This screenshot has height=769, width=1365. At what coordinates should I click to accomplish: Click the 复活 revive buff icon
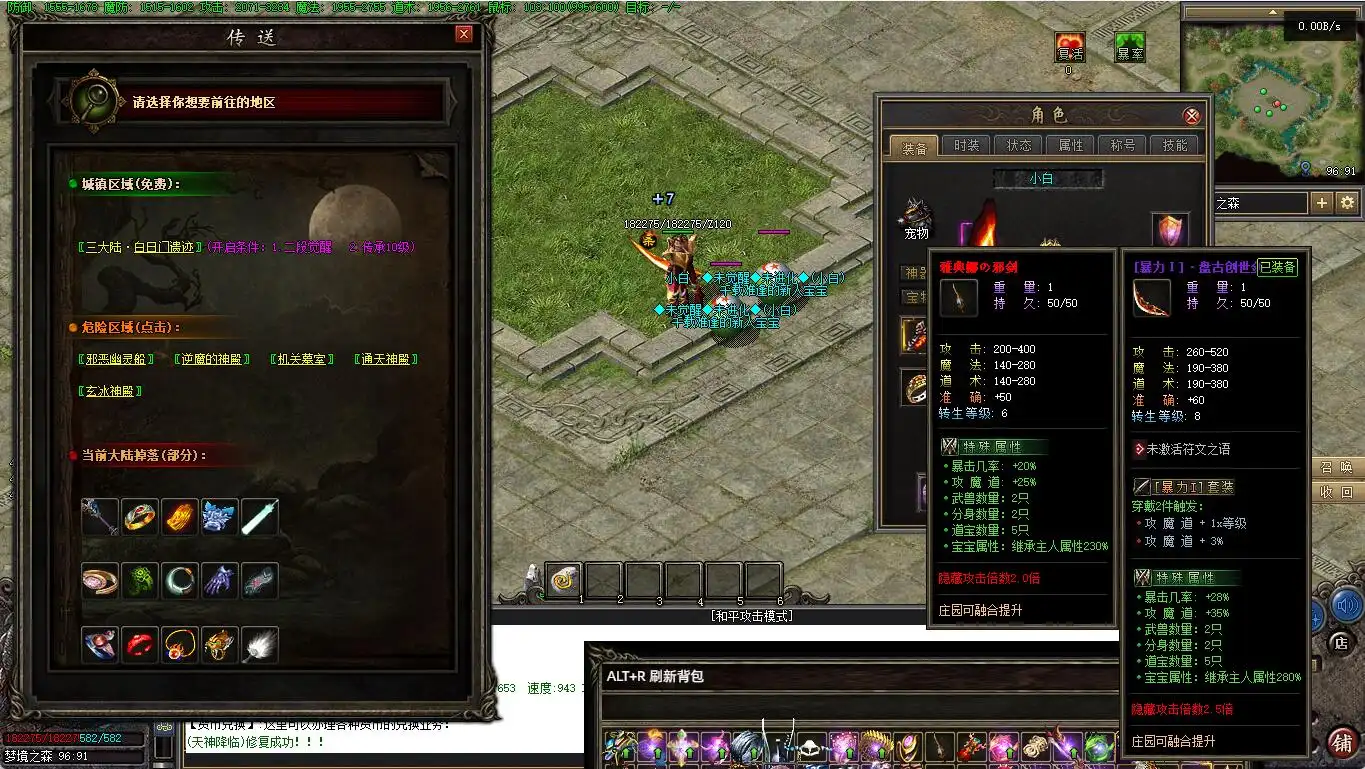point(1070,47)
